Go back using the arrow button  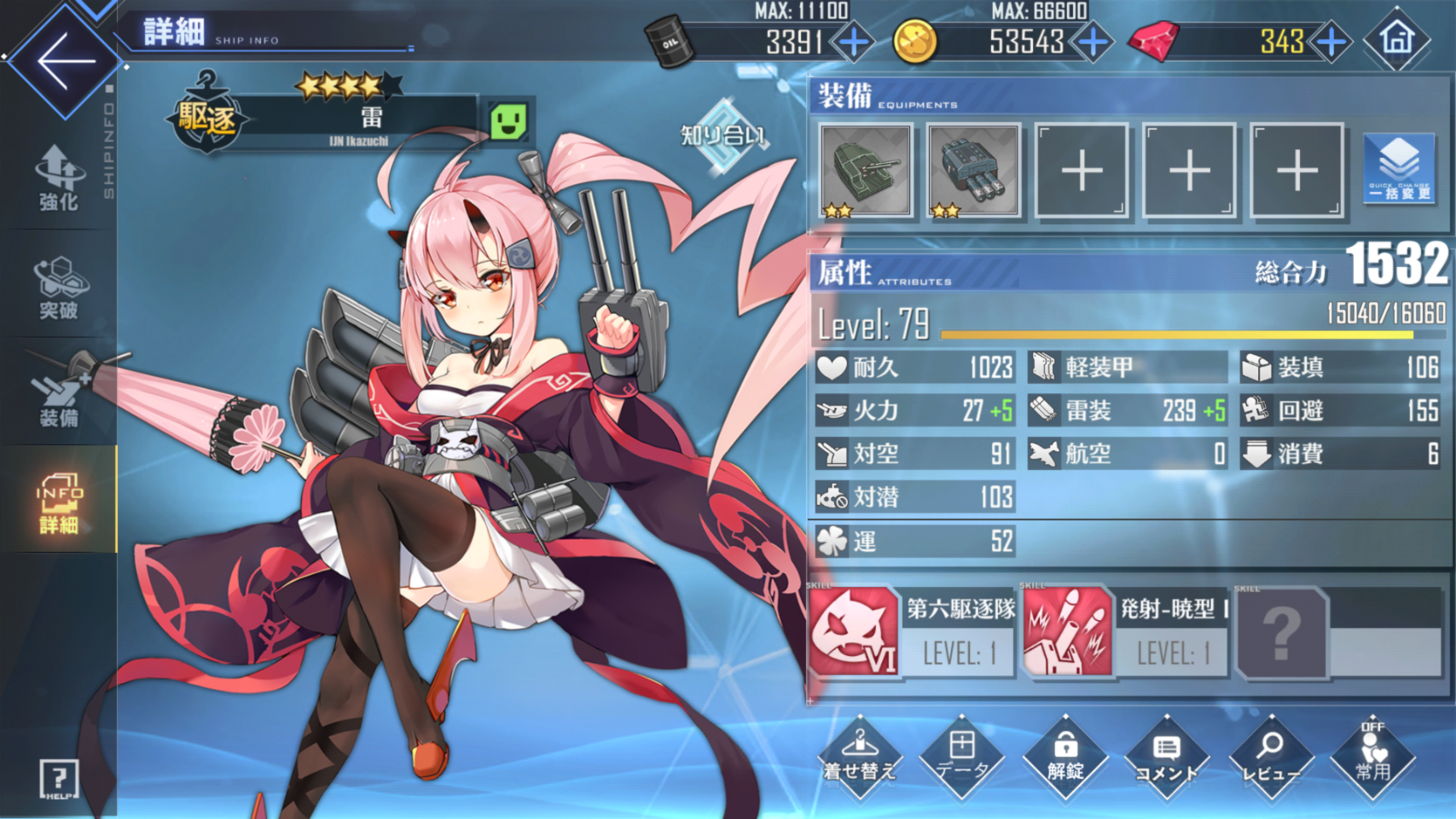pyautogui.click(x=63, y=61)
